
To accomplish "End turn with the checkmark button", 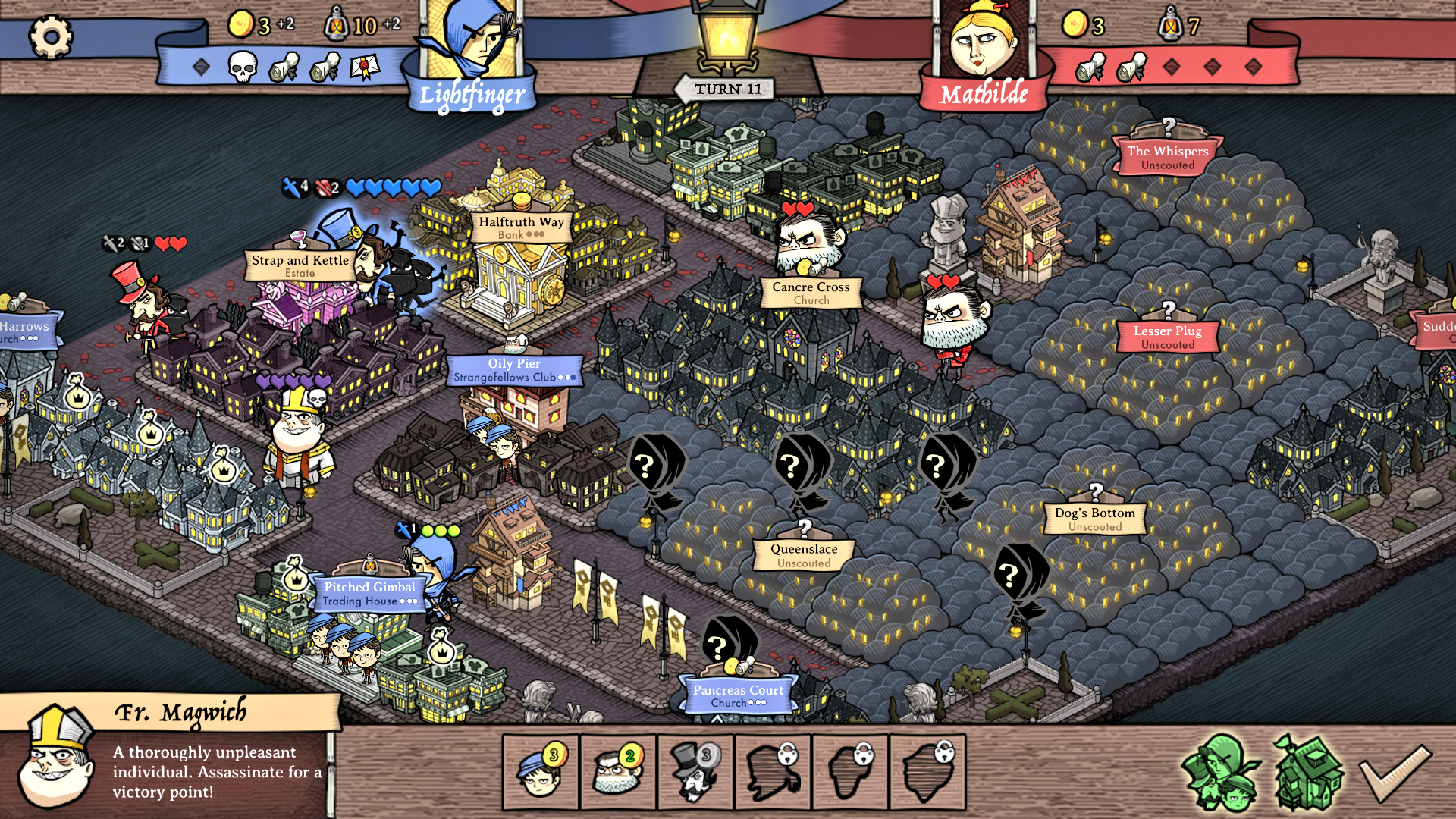I will pos(1395,772).
